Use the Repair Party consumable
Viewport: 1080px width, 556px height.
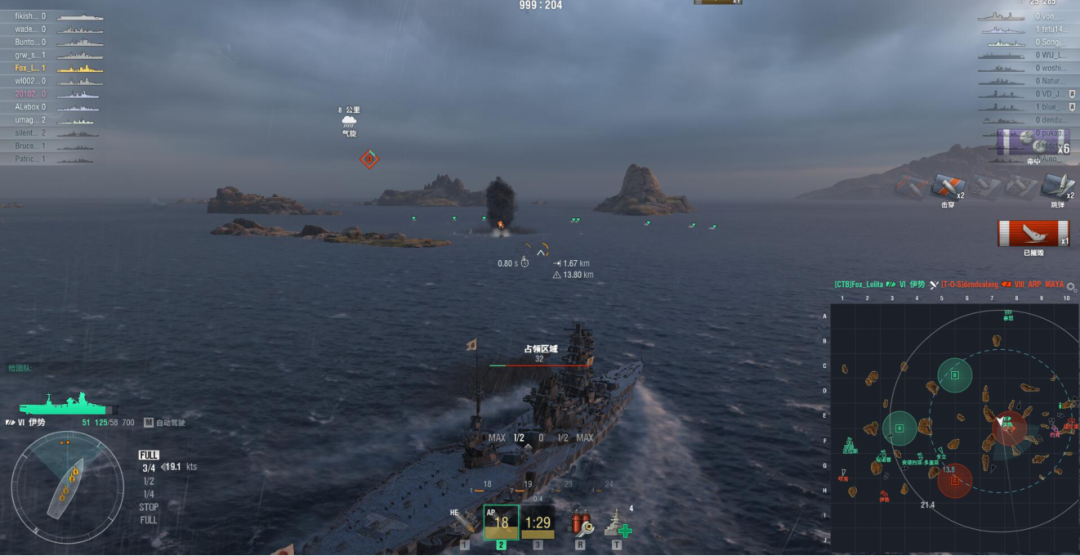(618, 523)
